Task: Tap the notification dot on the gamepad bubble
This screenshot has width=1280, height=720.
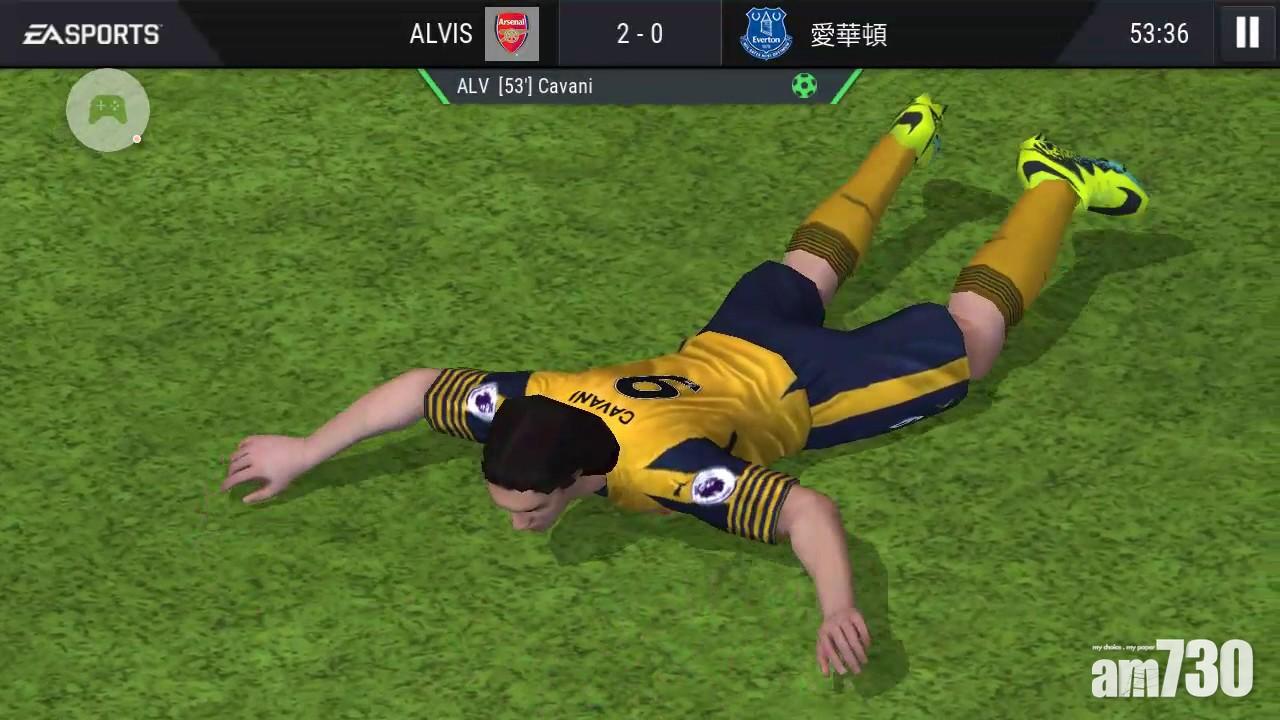Action: 137,140
